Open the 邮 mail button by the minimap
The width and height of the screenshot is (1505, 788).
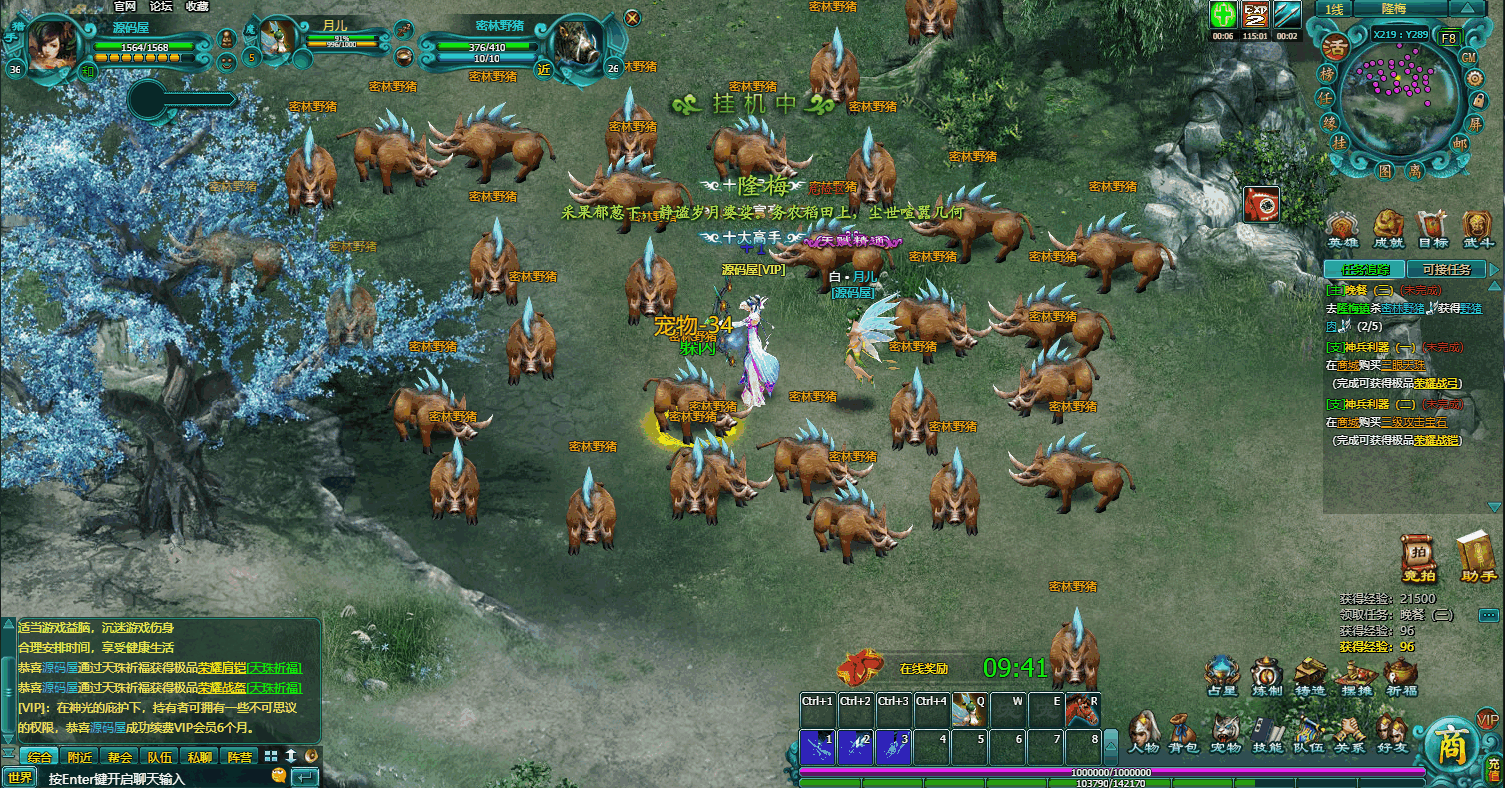[x=1460, y=143]
